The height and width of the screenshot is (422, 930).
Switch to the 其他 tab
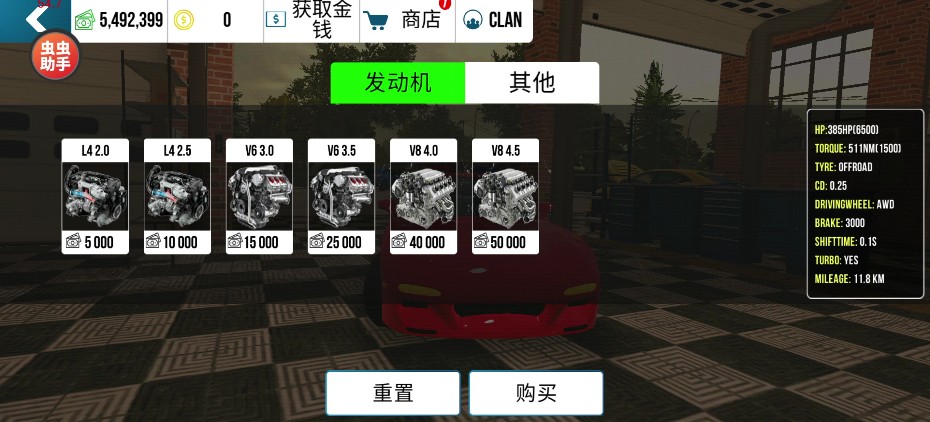coord(532,83)
